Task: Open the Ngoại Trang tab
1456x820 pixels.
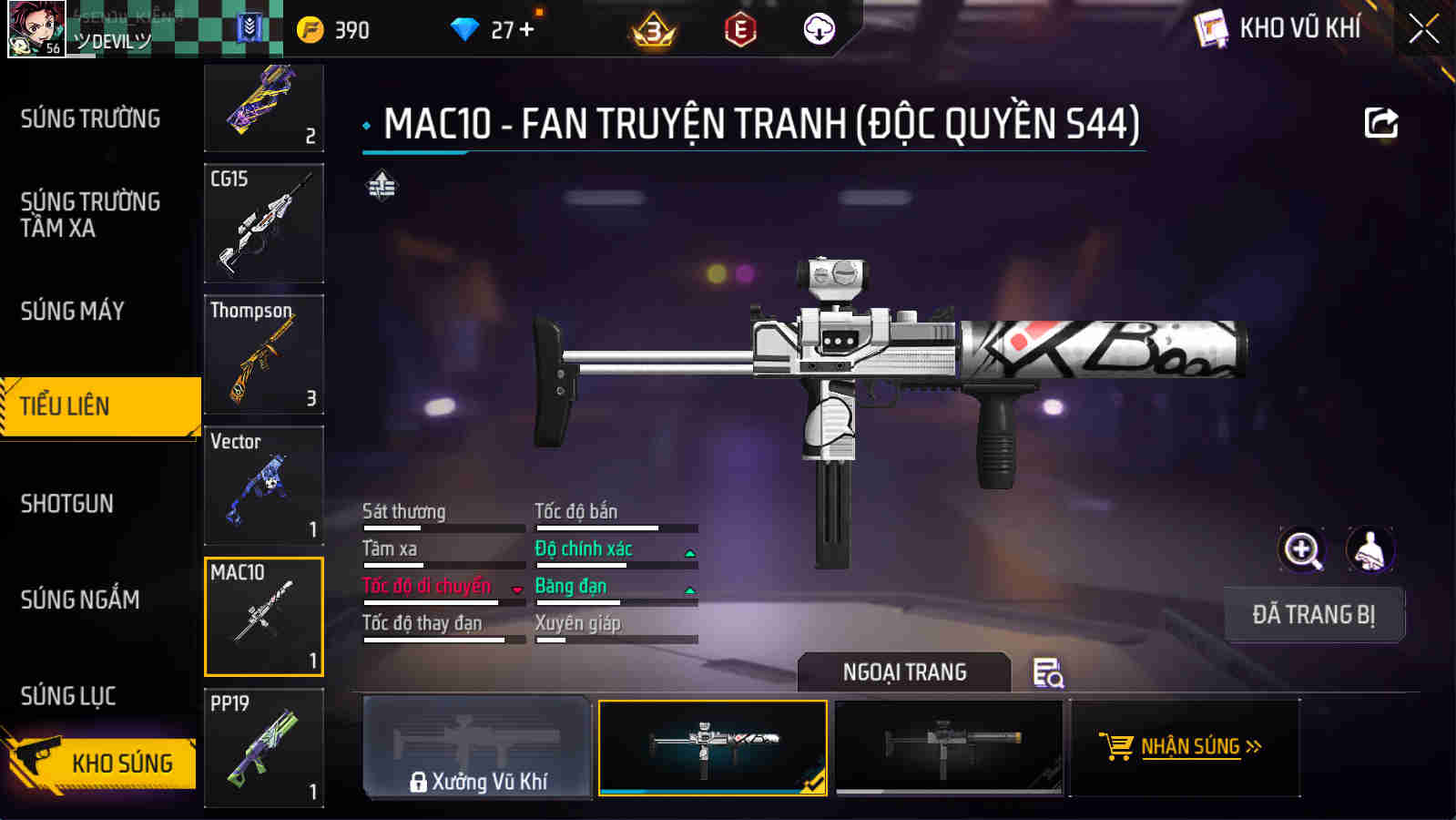Action: (x=904, y=672)
